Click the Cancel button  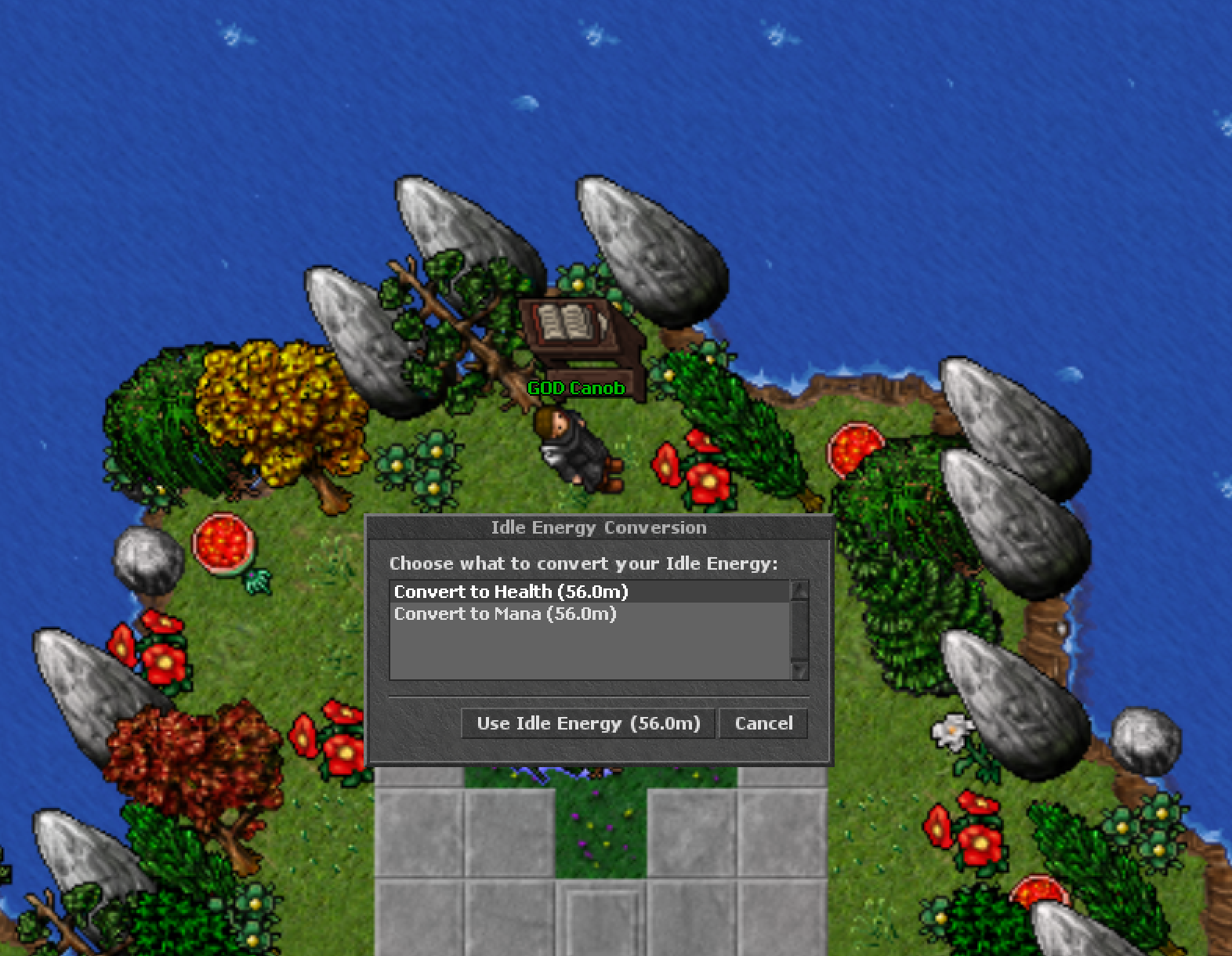763,723
